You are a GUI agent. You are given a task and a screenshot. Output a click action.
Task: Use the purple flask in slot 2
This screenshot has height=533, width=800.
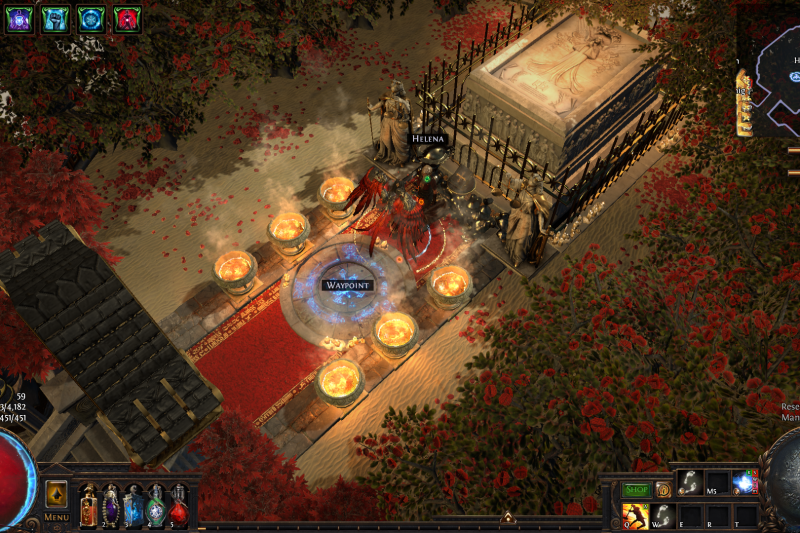pos(111,504)
